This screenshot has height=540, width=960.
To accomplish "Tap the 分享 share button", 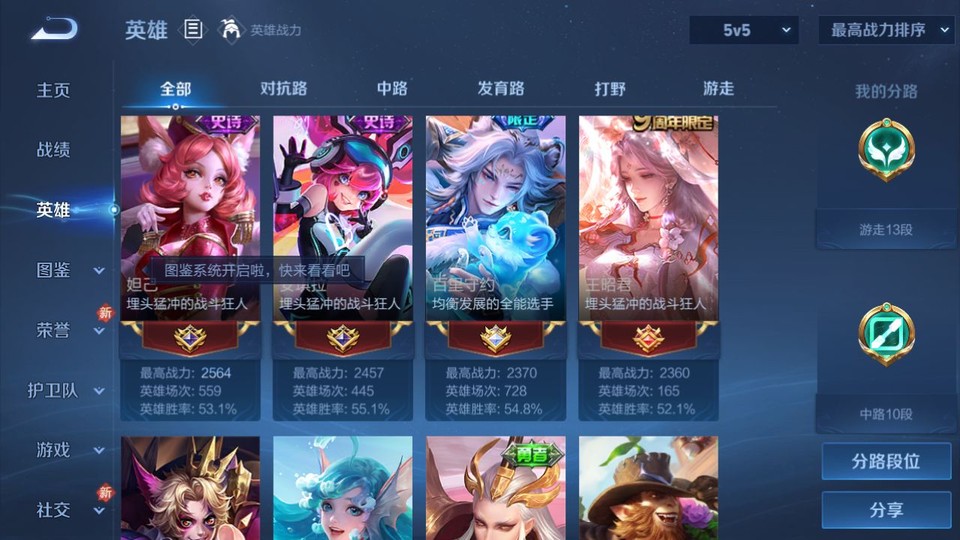I will click(x=886, y=510).
